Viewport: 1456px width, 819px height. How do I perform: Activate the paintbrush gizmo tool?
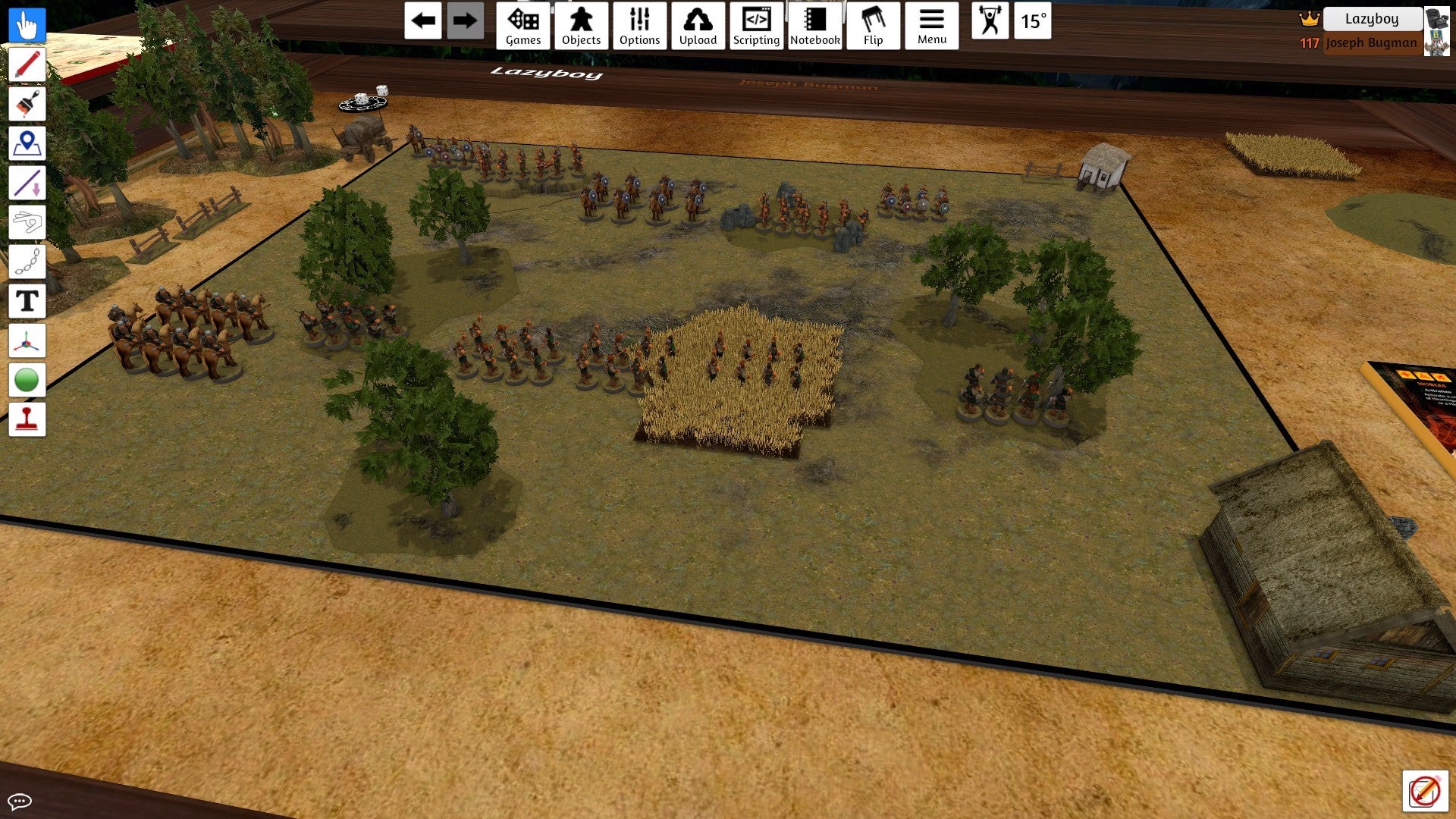click(27, 104)
